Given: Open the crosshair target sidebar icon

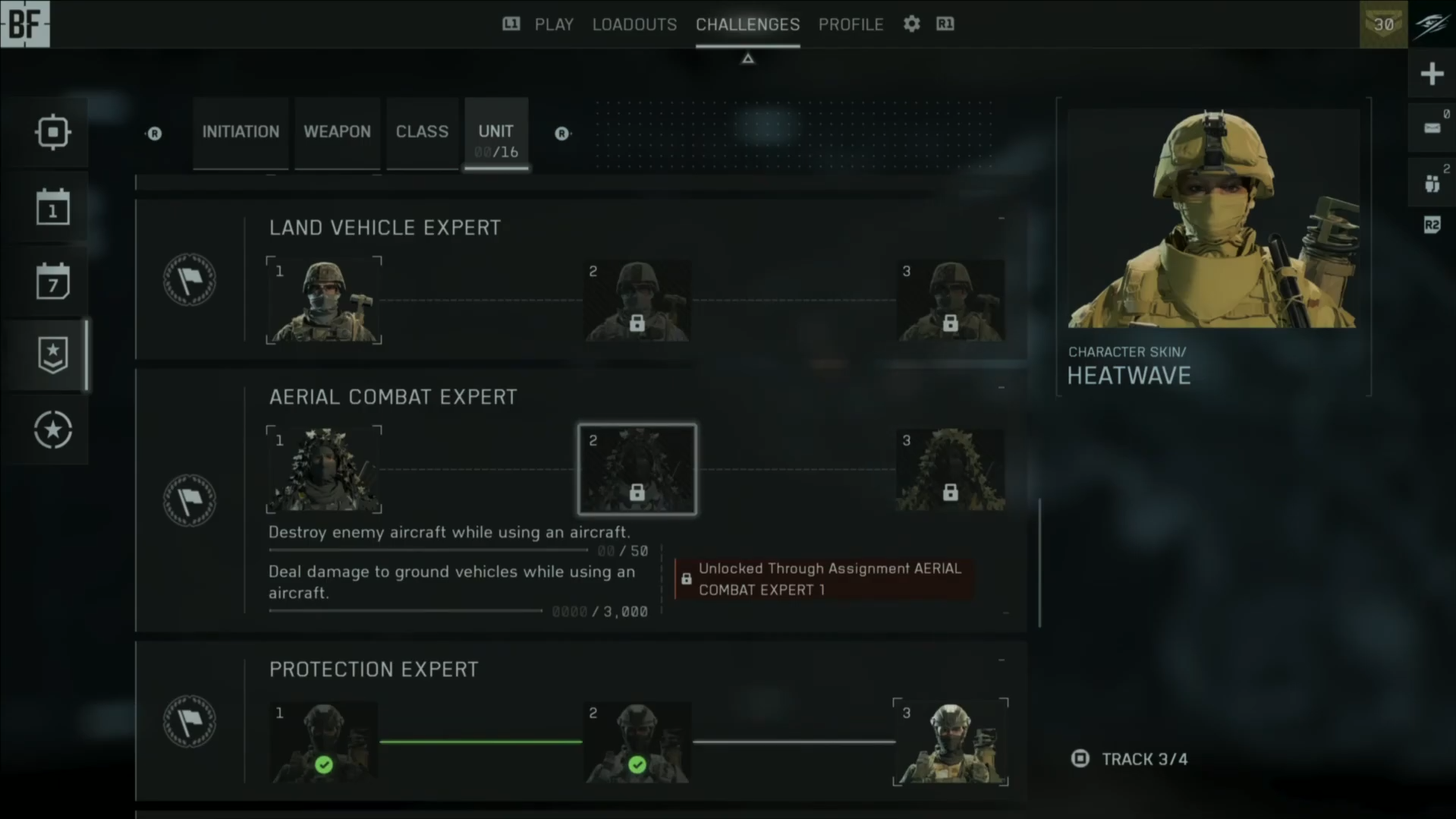Looking at the screenshot, I should [x=52, y=132].
